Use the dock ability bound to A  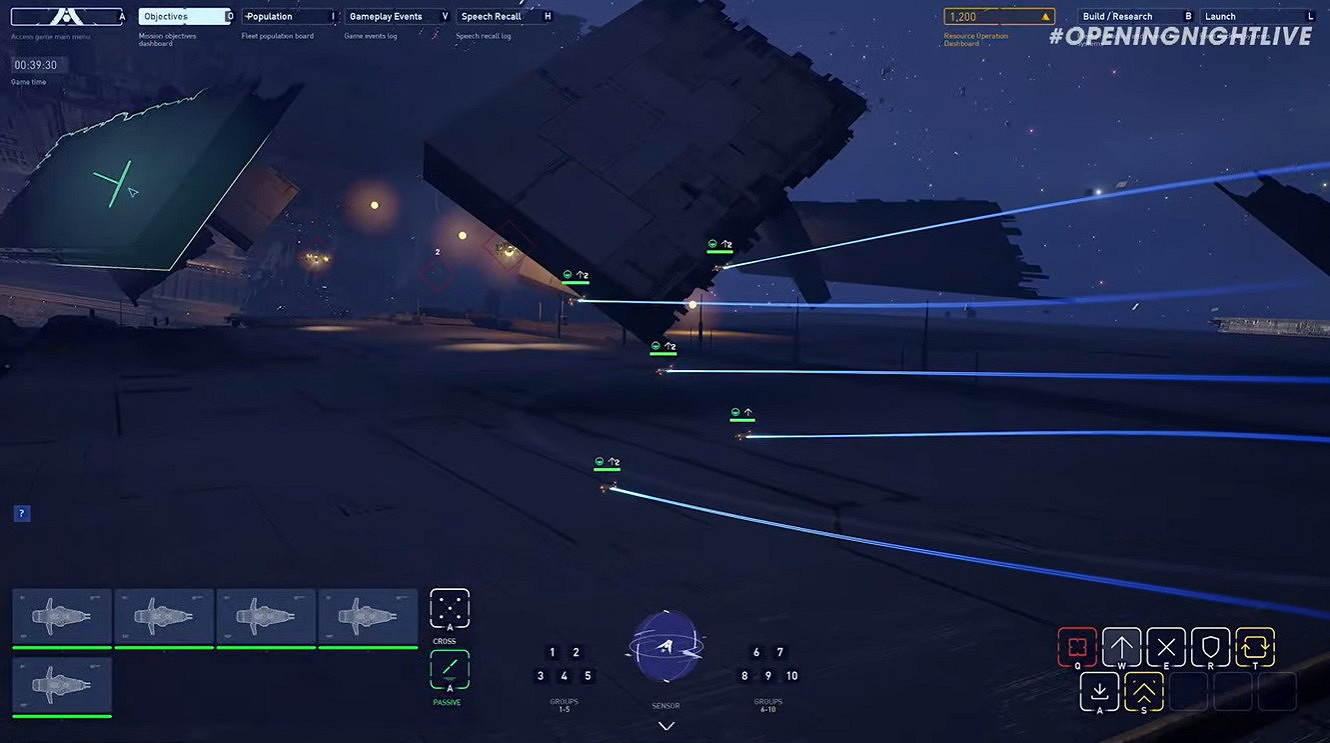[x=1099, y=691]
